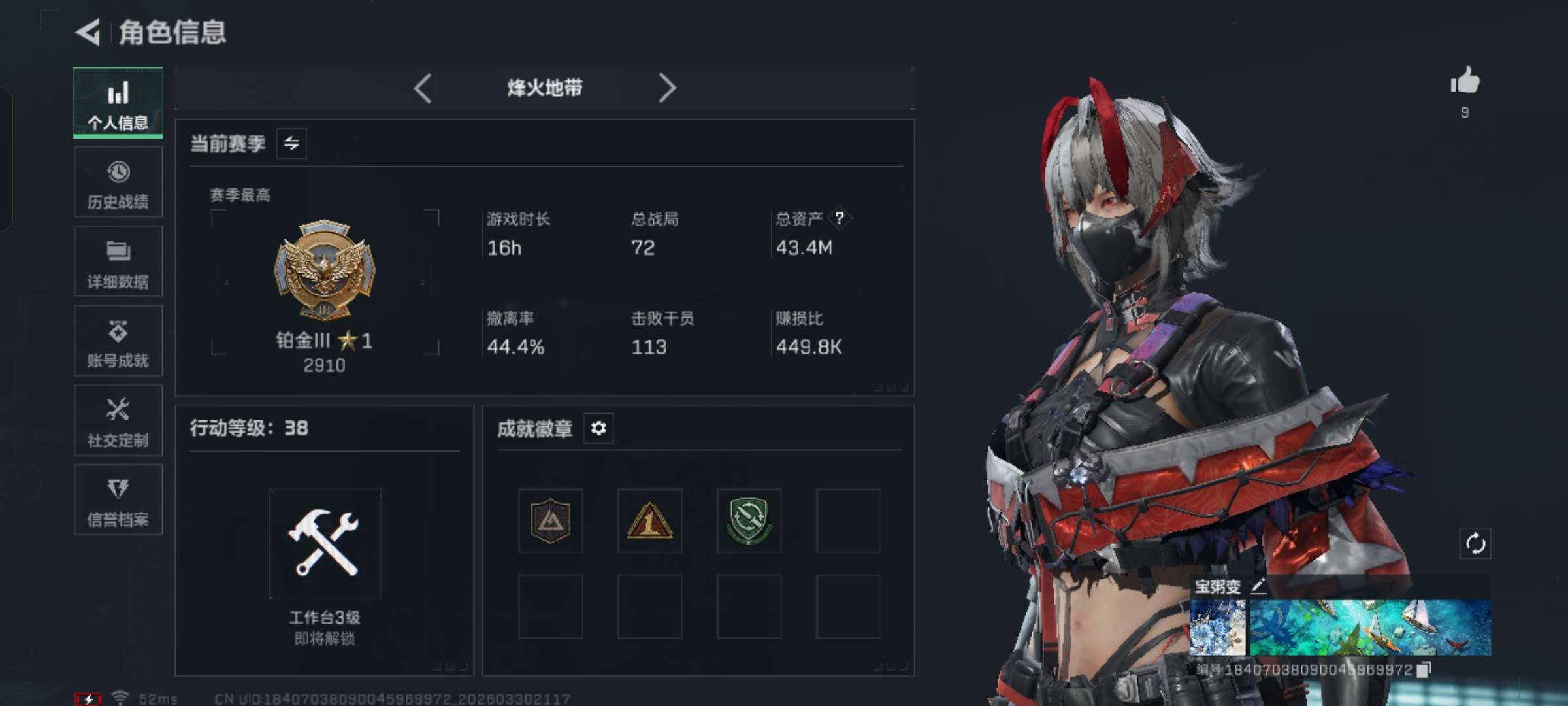
Task: Toggle the season switch next to 当前赛季
Action: (x=291, y=143)
